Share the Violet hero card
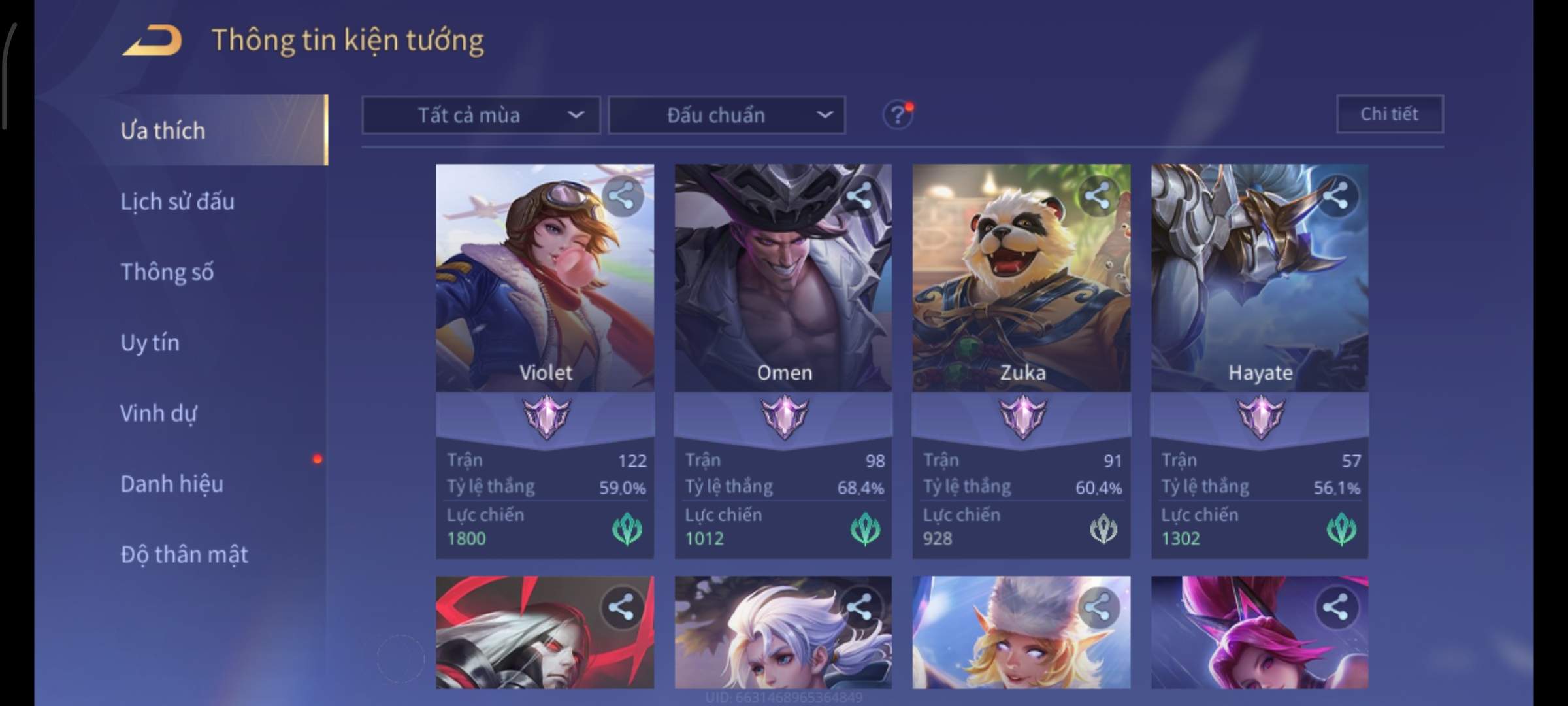Screen dimensions: 1568x706 (x=621, y=196)
